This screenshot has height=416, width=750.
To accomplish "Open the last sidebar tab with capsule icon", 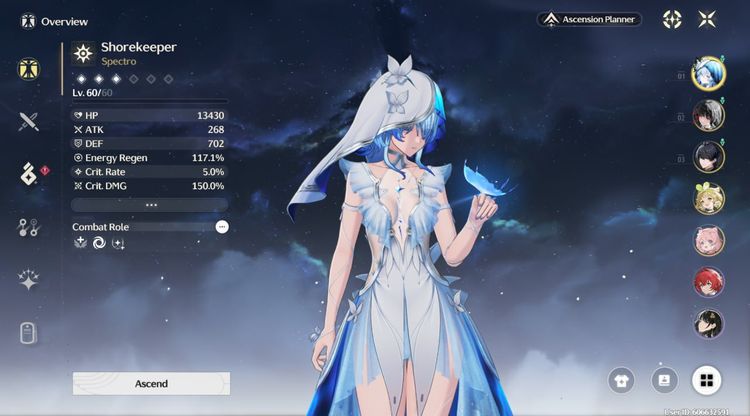I will tap(28, 333).
